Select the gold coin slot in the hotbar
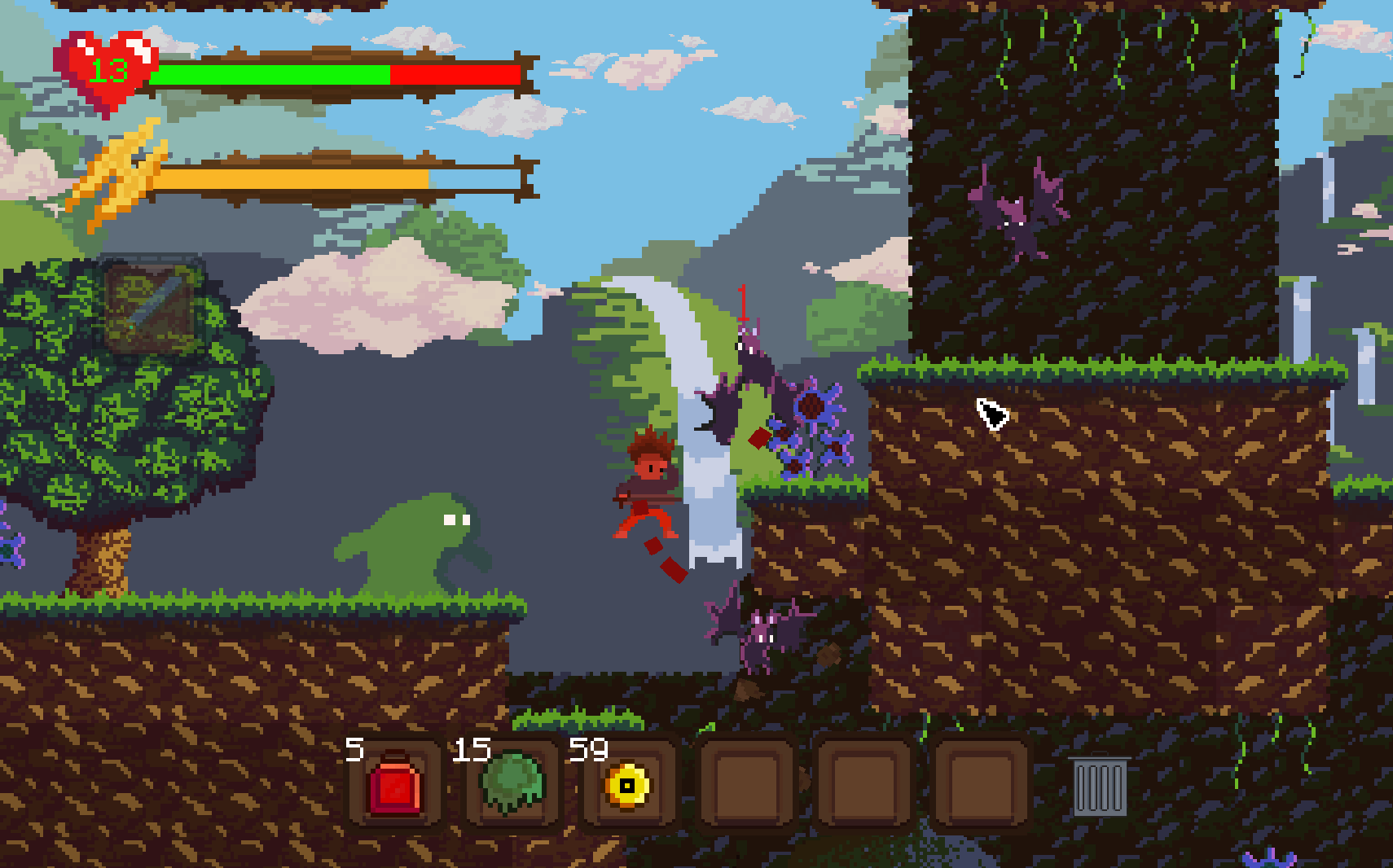Viewport: 1393px width, 868px height. (x=629, y=785)
